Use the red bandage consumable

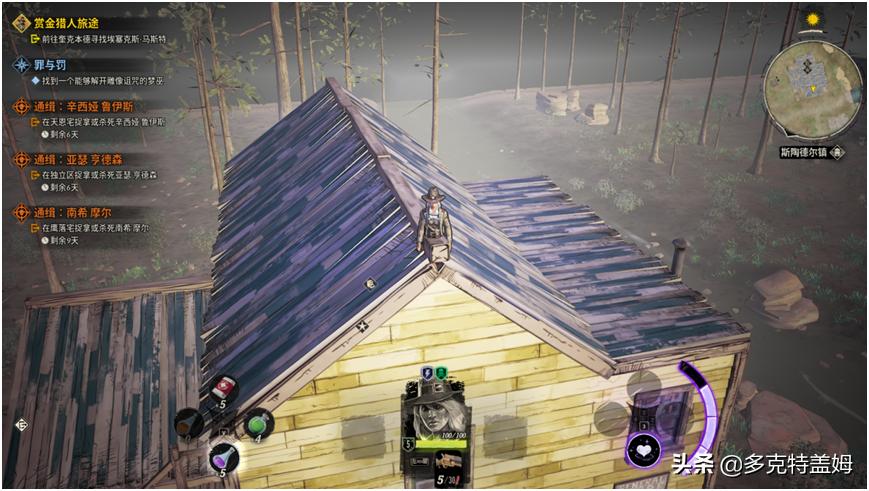click(x=225, y=389)
